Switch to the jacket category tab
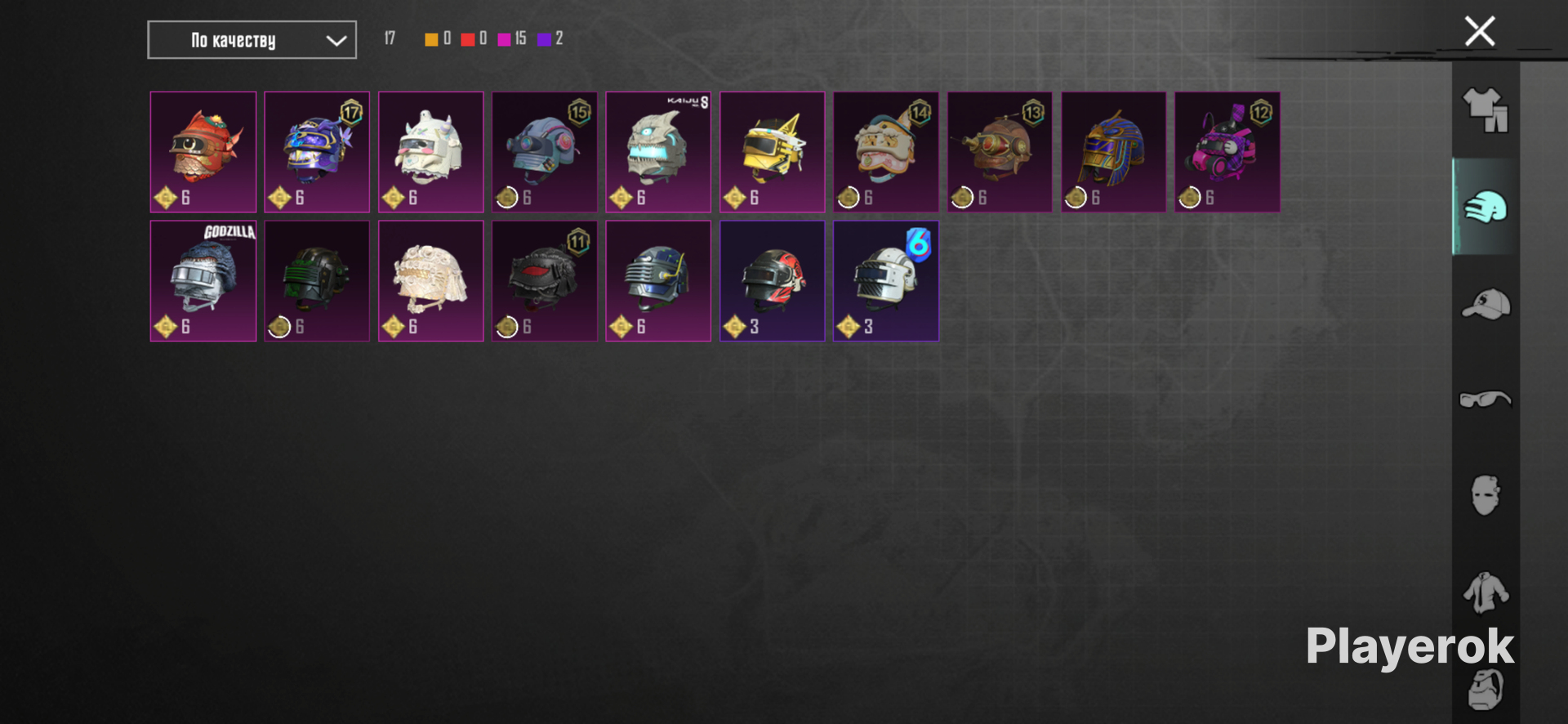The width and height of the screenshot is (1568, 724). click(x=1485, y=592)
